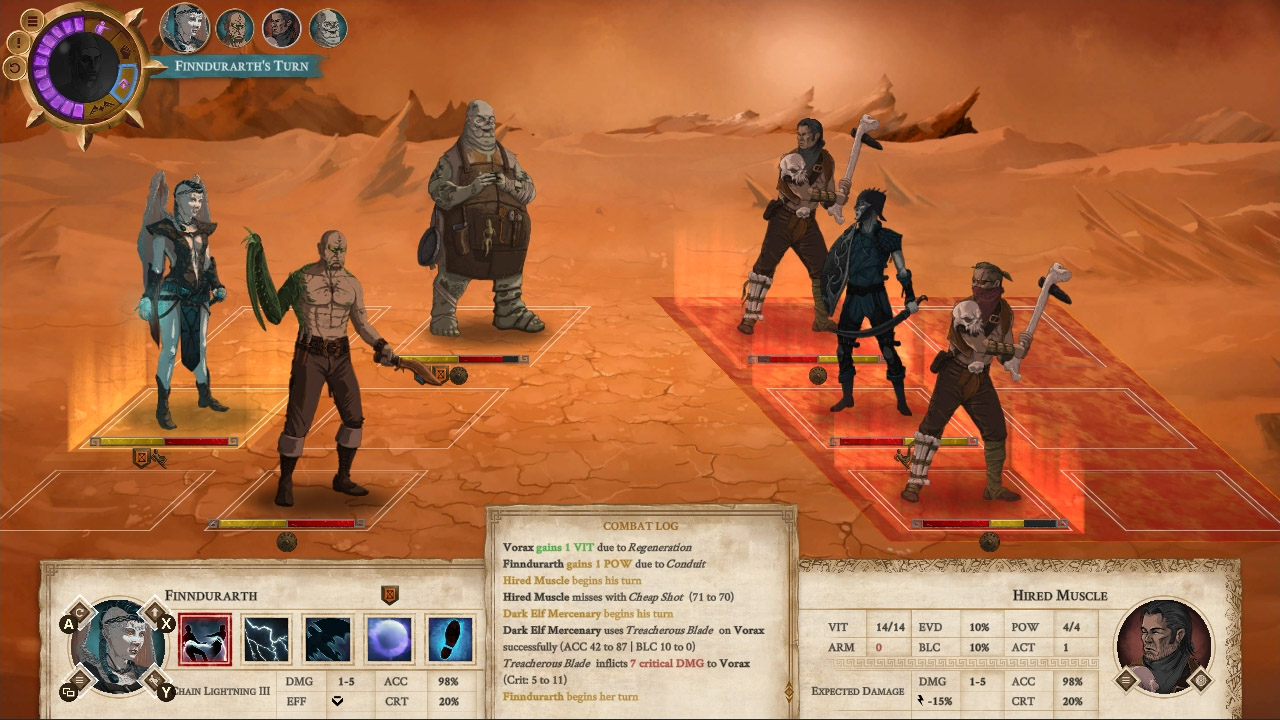This screenshot has width=1280, height=720.
Task: Choose the dark wings ability
Action: click(326, 638)
